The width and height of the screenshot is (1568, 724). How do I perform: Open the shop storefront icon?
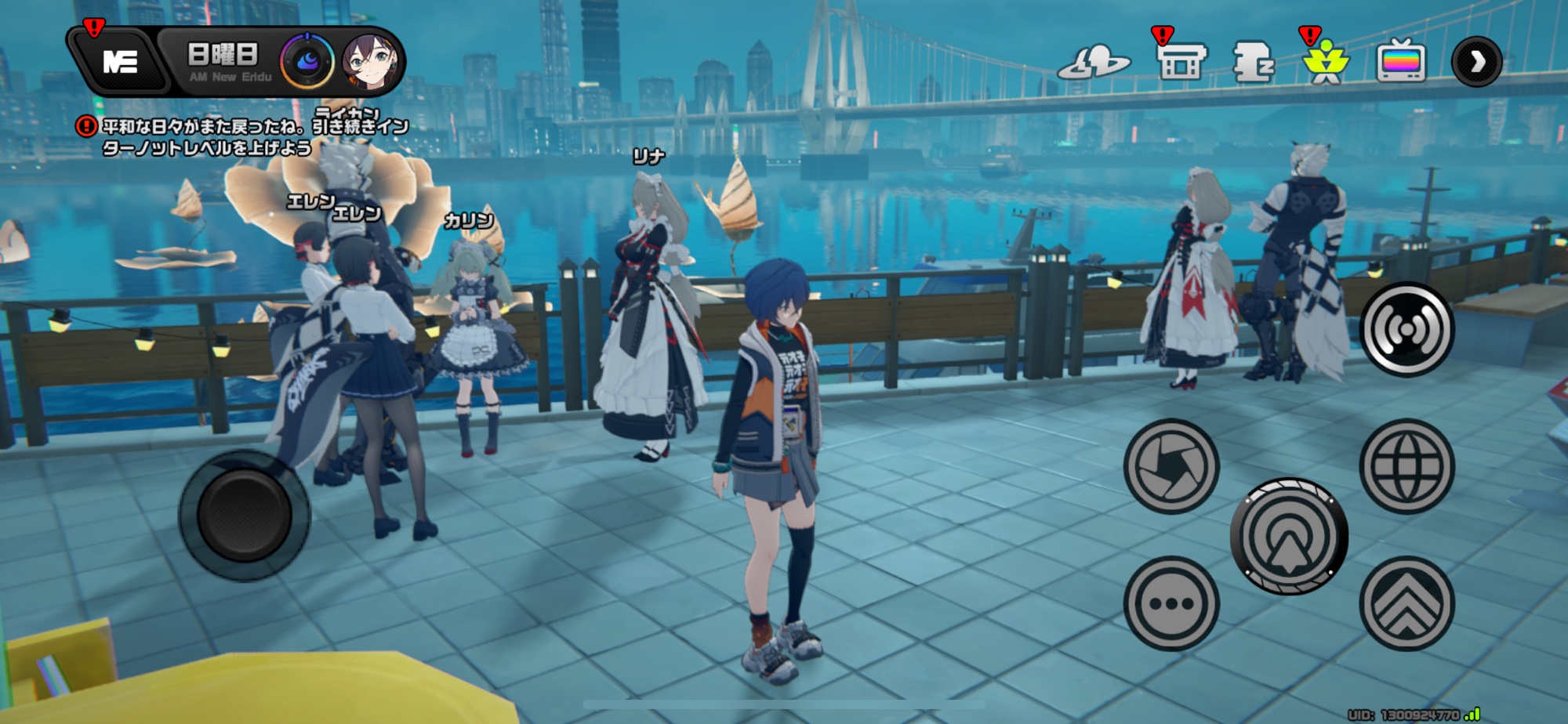click(1181, 62)
